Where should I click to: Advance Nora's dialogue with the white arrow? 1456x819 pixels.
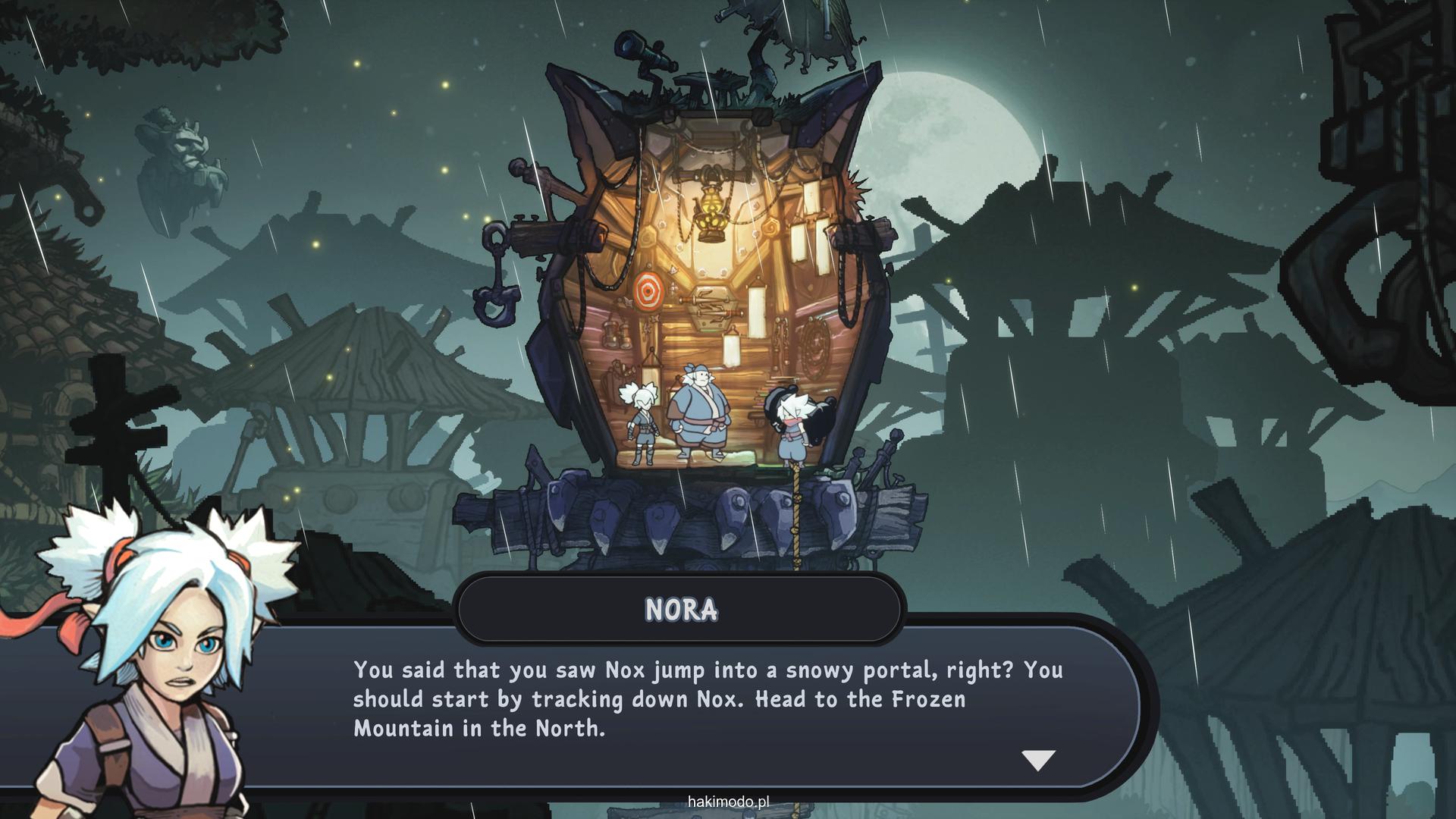click(x=1038, y=760)
